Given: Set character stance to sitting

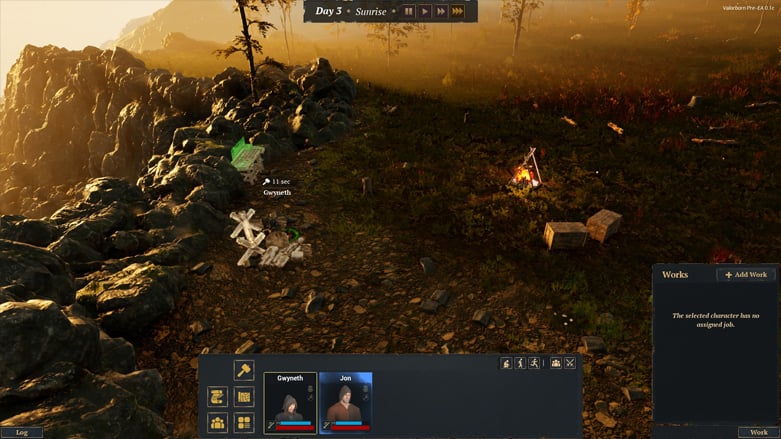Looking at the screenshot, I should point(506,363).
